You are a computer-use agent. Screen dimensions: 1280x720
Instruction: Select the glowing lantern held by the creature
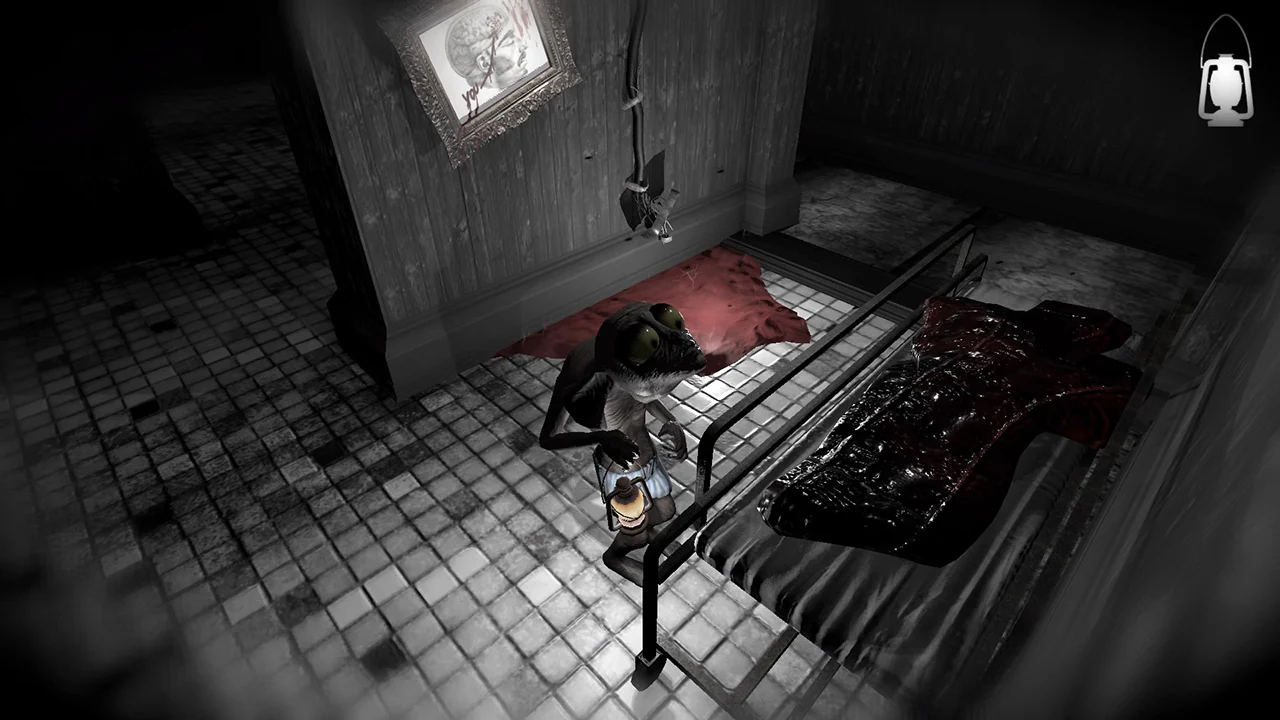[x=630, y=505]
